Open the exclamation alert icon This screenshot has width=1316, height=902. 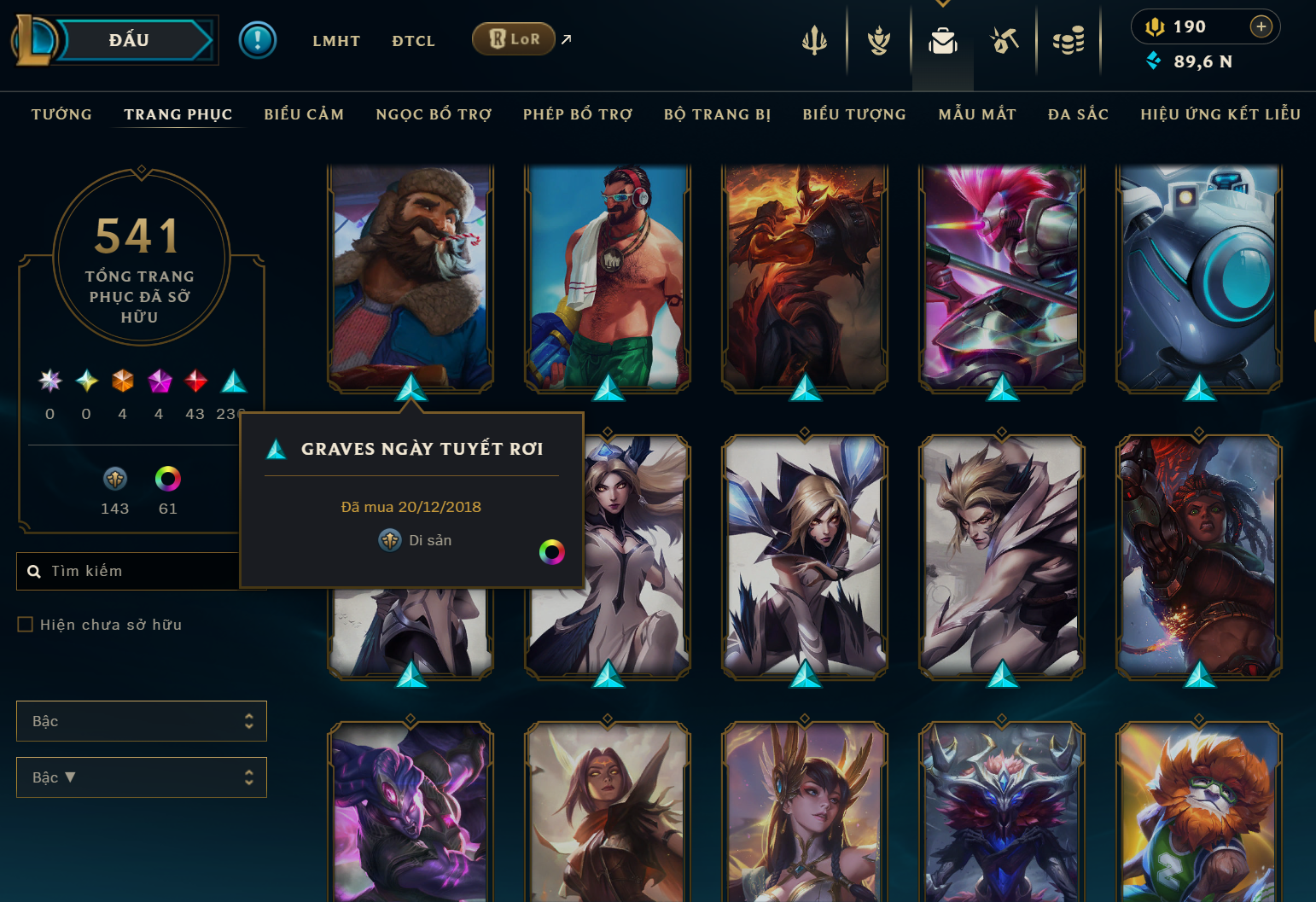pos(258,40)
